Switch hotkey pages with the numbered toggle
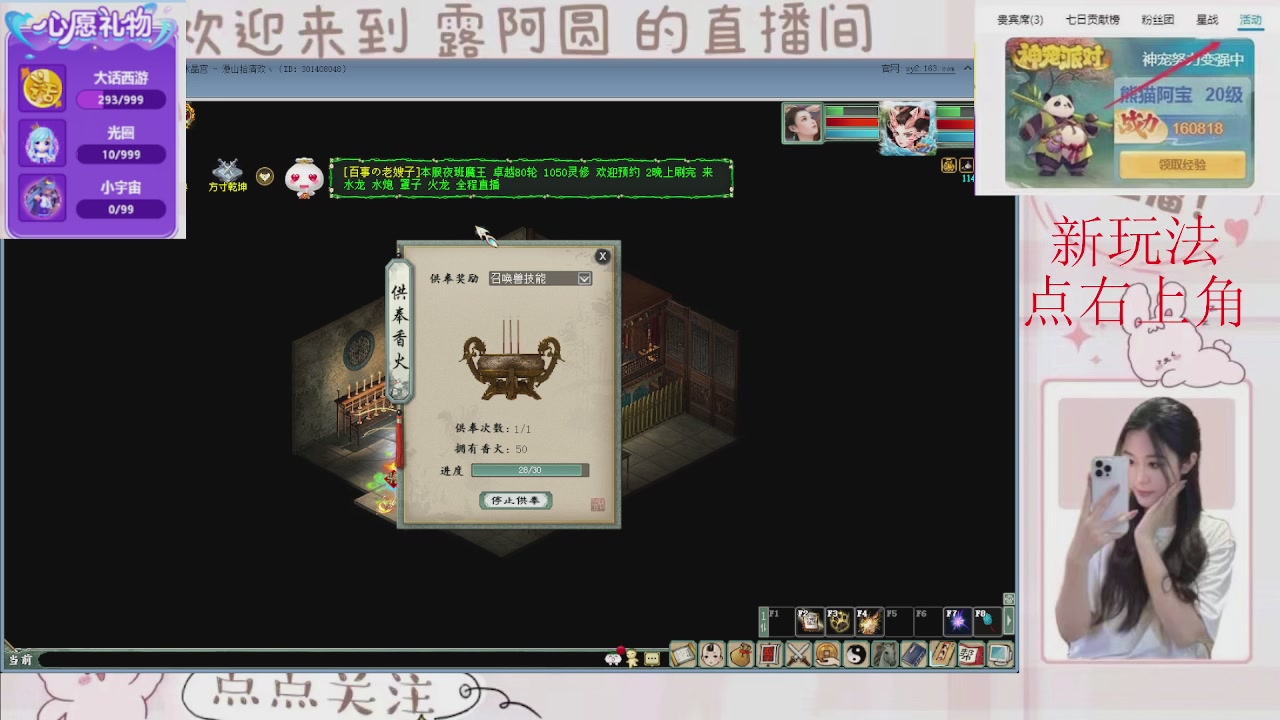The image size is (1280, 720). 763,621
